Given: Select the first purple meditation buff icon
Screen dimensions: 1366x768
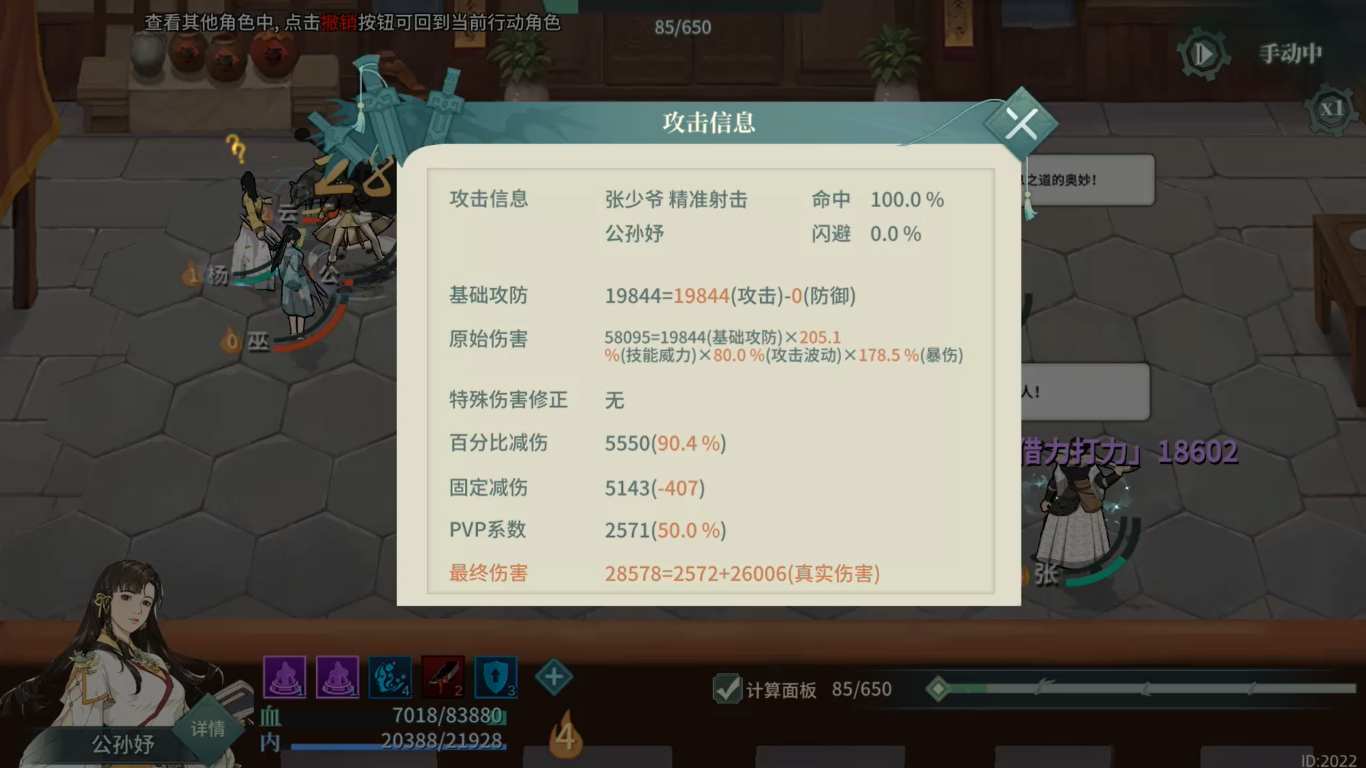Looking at the screenshot, I should pos(285,677).
